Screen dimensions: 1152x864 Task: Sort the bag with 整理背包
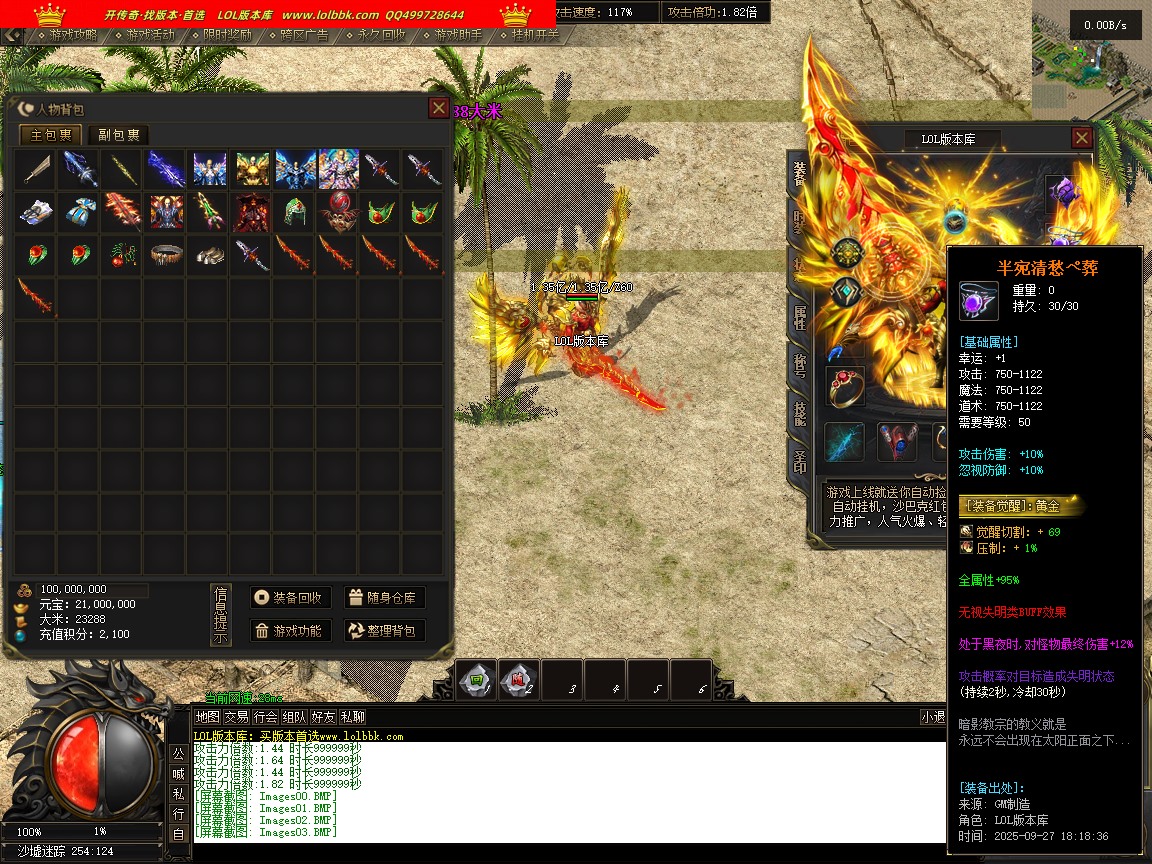tap(385, 631)
